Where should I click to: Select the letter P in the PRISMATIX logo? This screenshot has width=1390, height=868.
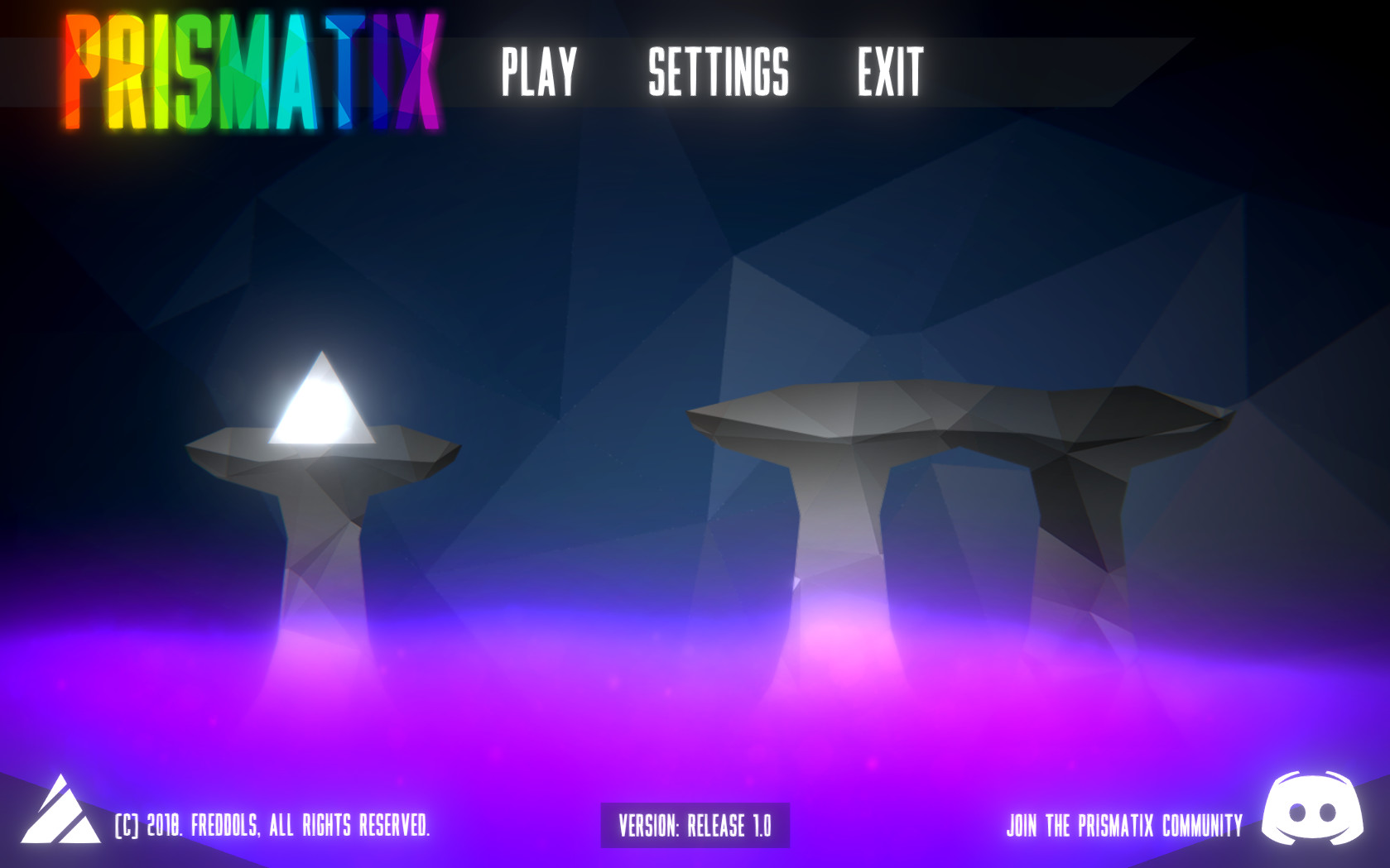[83, 70]
